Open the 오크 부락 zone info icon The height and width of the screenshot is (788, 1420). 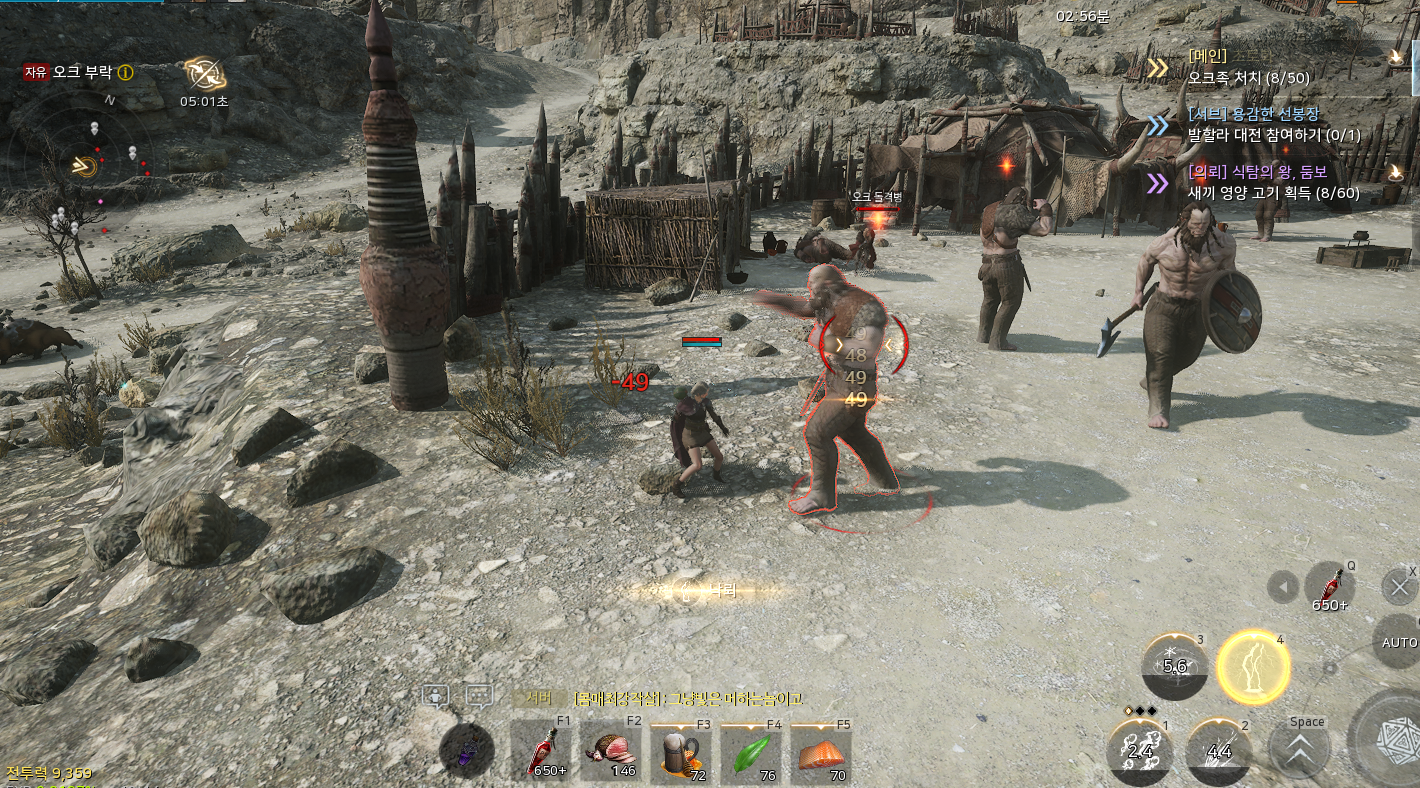[x=125, y=72]
